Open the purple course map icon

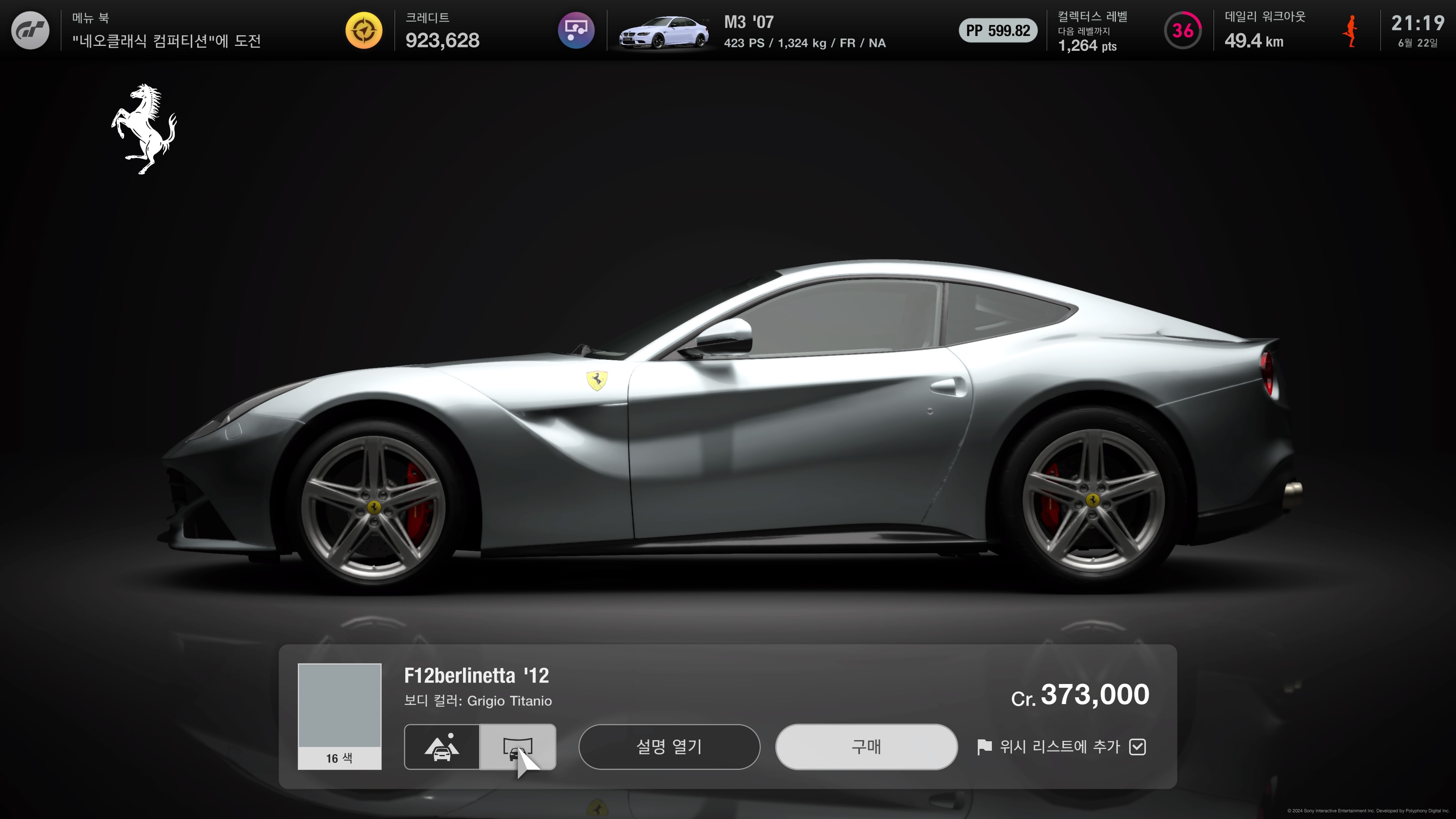point(576,30)
